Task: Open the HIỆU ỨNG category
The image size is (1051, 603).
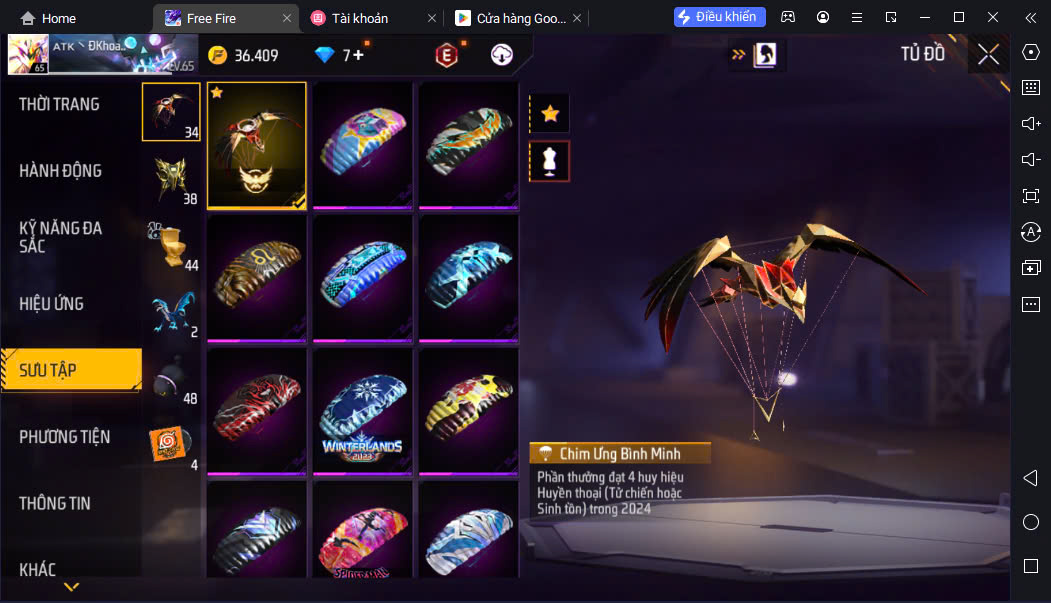Action: click(x=51, y=304)
